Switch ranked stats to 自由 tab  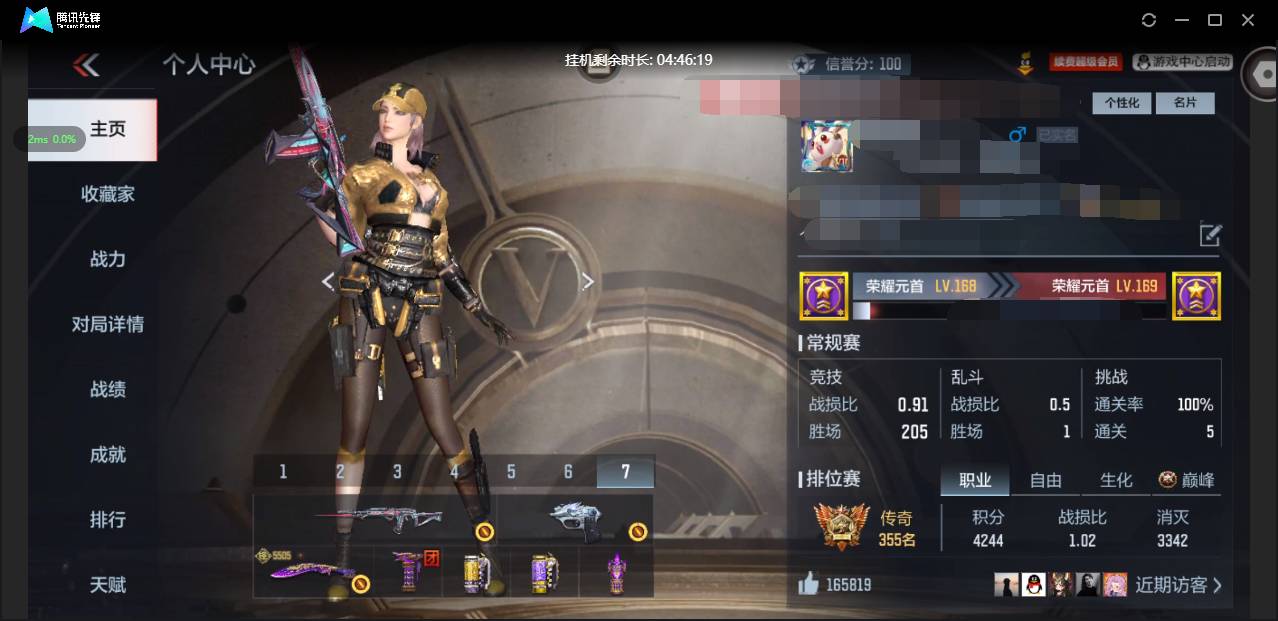click(x=1045, y=480)
